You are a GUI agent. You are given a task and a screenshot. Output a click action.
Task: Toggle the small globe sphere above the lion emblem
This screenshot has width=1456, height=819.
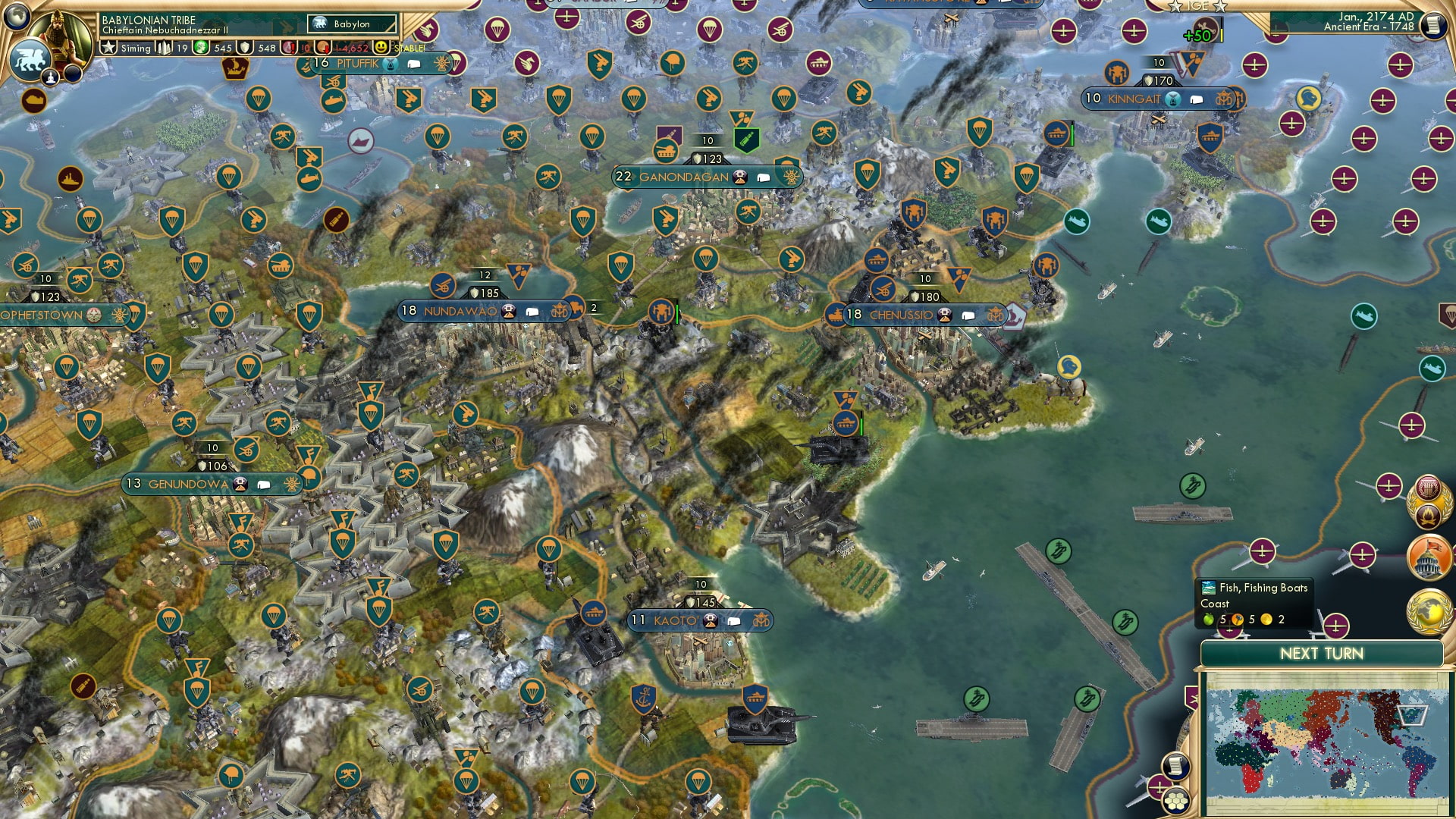[x=16, y=17]
